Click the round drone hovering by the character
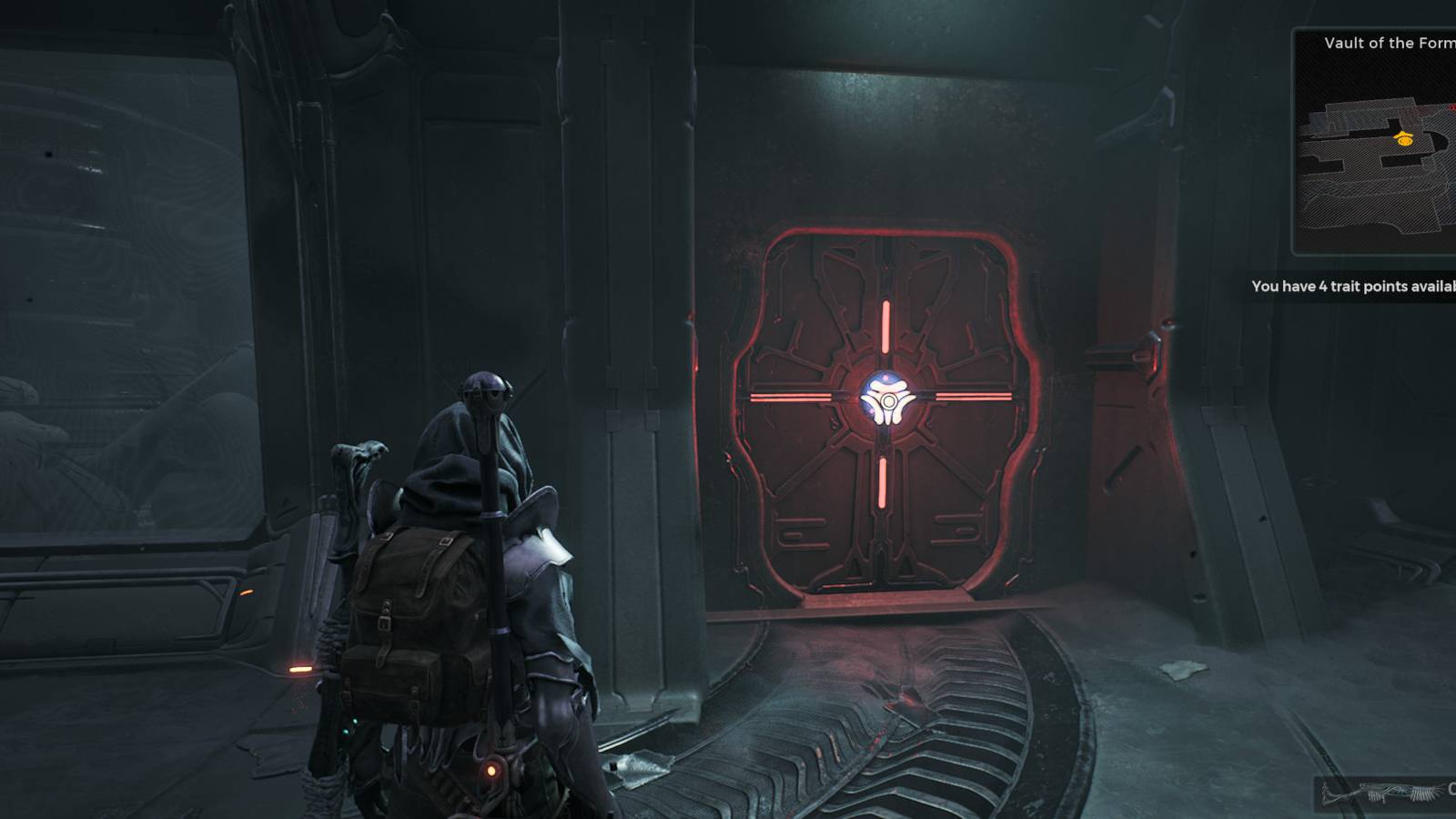Screen dimensions: 1456x819 tap(487, 387)
